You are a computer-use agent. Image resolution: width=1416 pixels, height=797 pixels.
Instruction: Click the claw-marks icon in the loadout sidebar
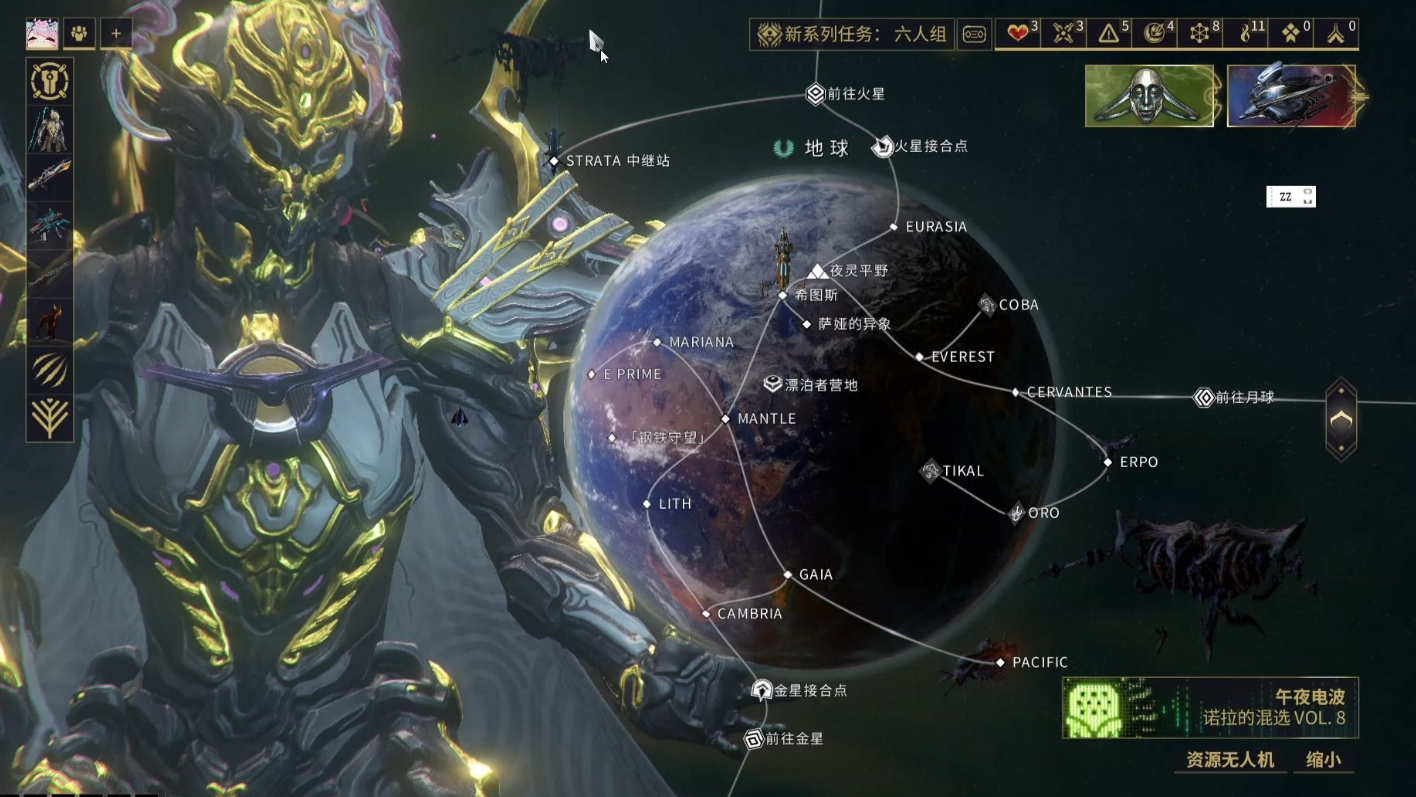[48, 369]
